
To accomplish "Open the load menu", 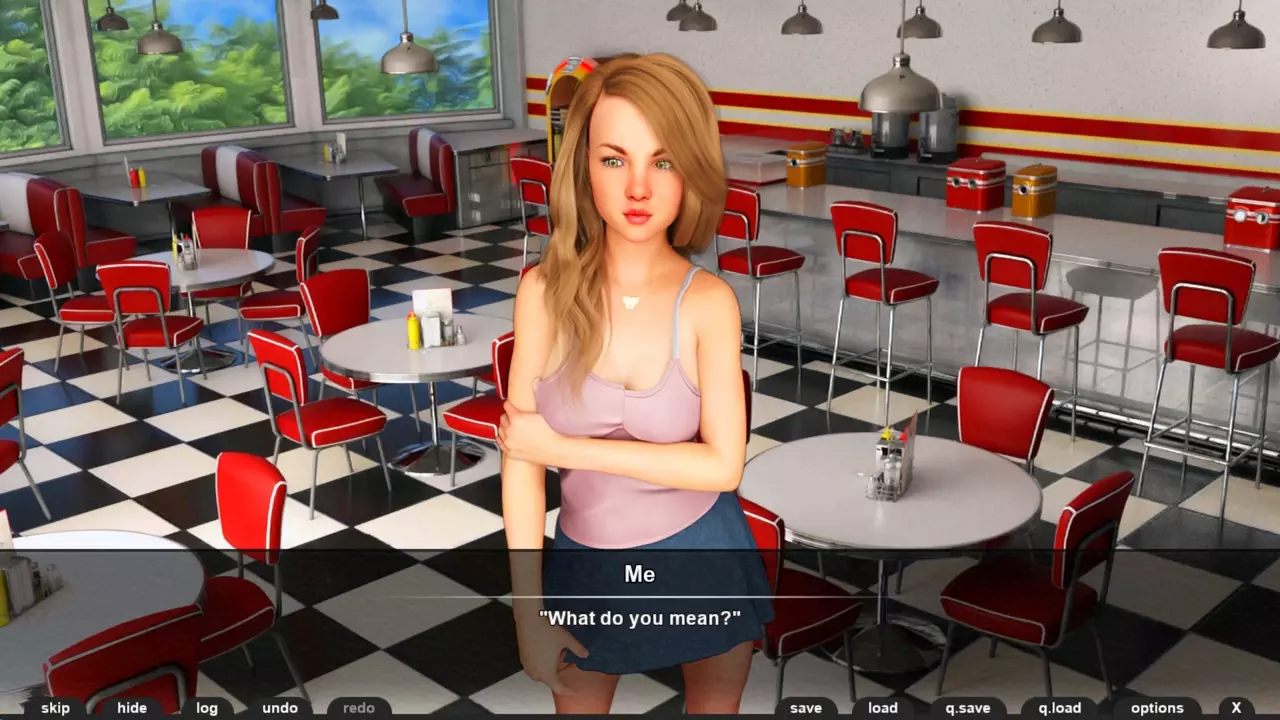I will click(x=883, y=708).
